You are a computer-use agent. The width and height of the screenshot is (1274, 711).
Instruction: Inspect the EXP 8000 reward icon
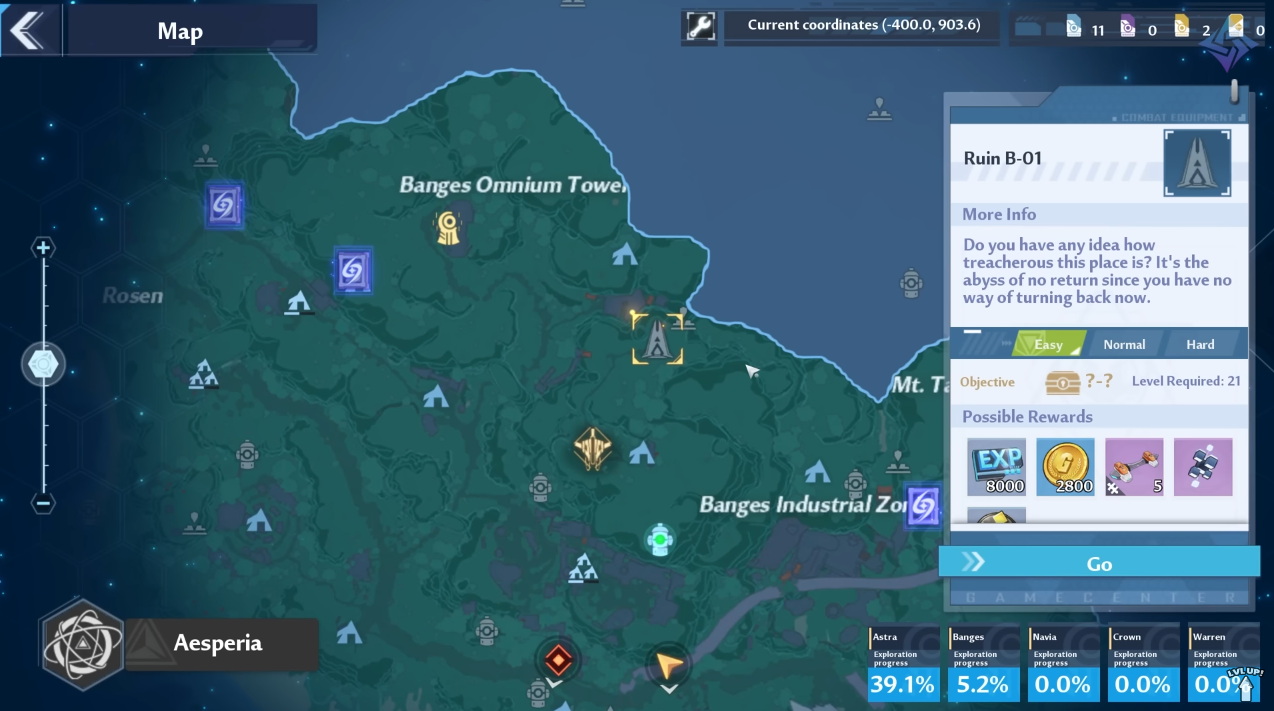pyautogui.click(x=996, y=467)
